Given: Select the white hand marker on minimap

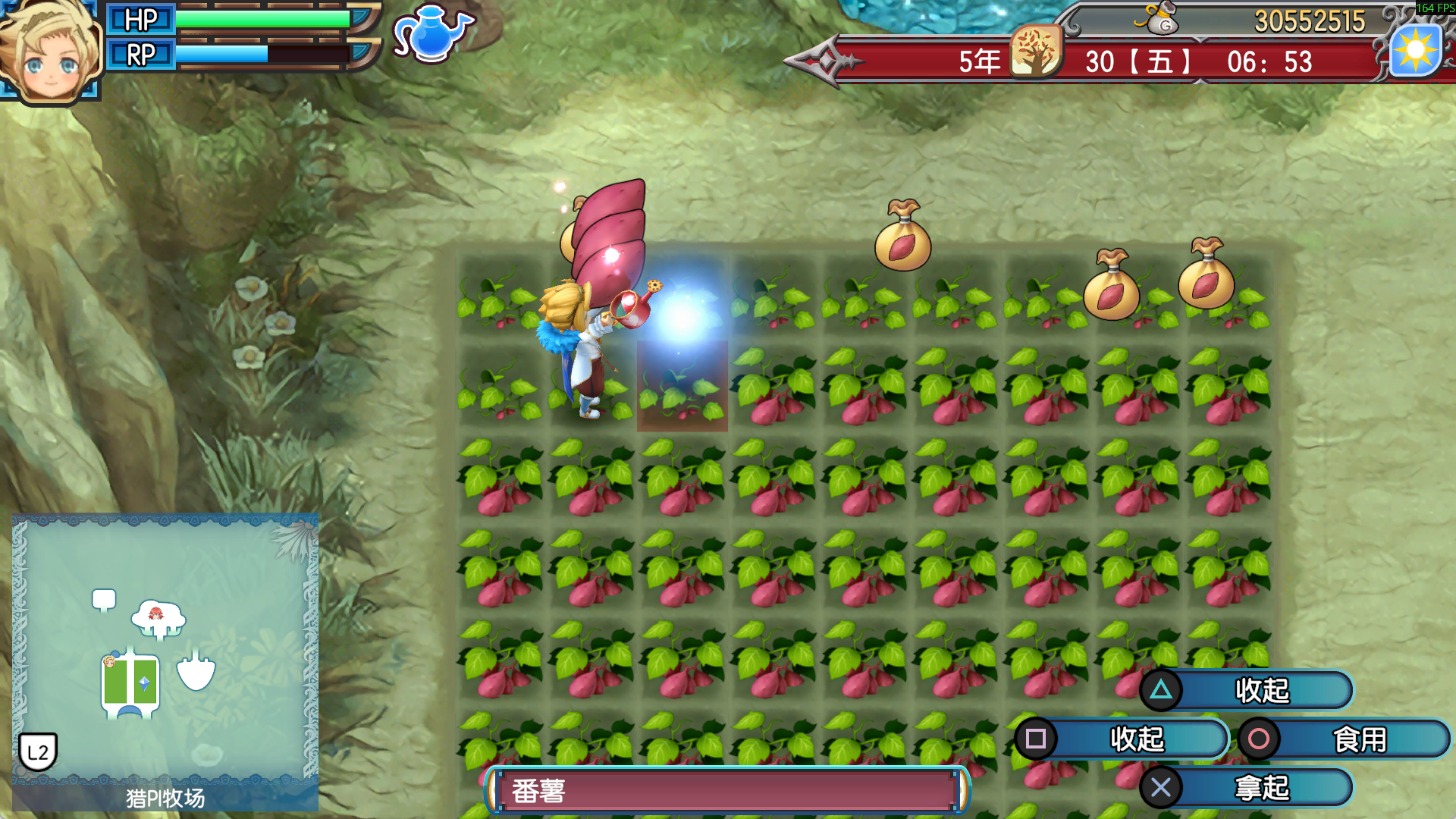Looking at the screenshot, I should point(196,671).
